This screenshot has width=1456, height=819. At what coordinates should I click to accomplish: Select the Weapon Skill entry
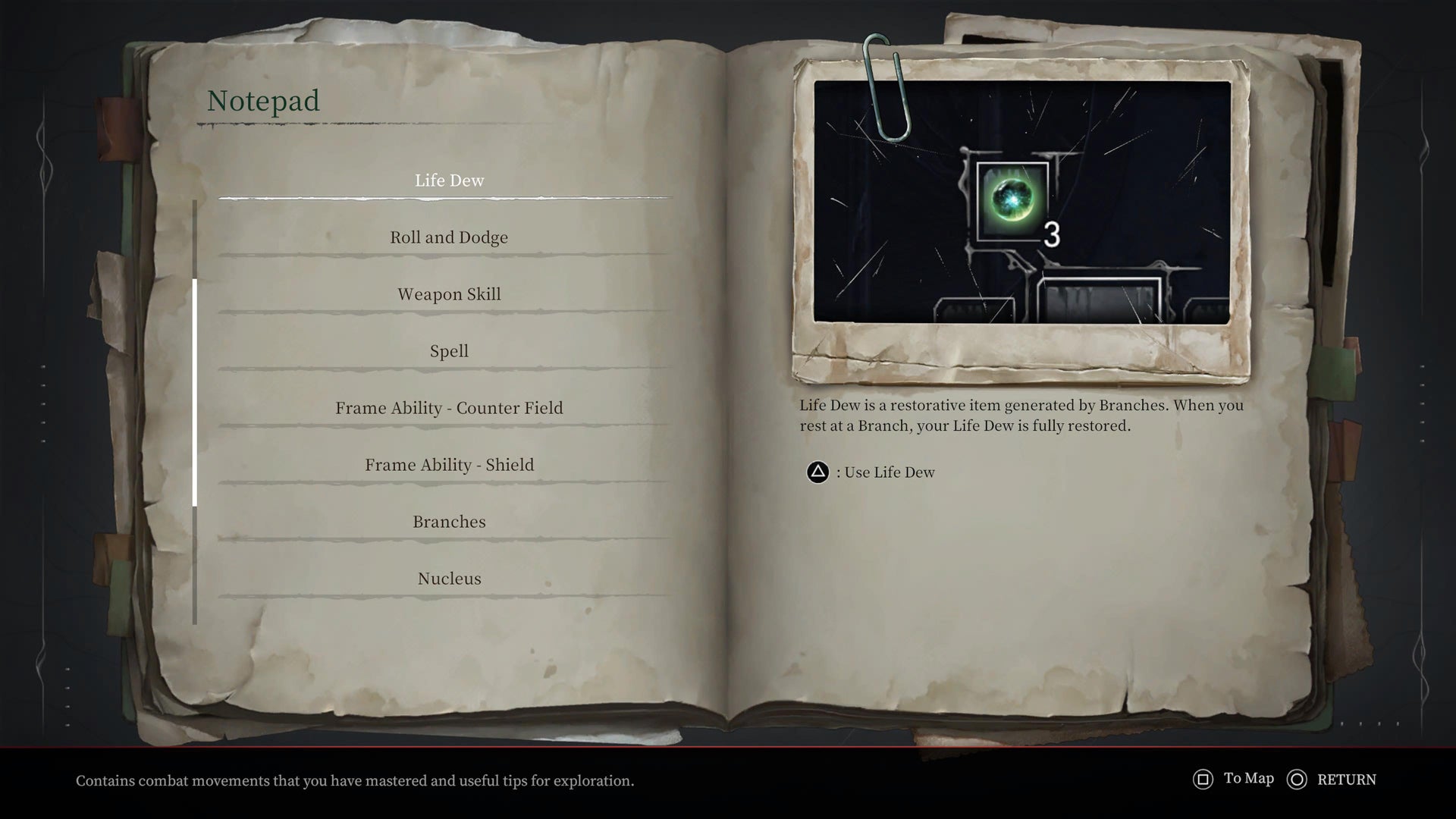pyautogui.click(x=449, y=293)
